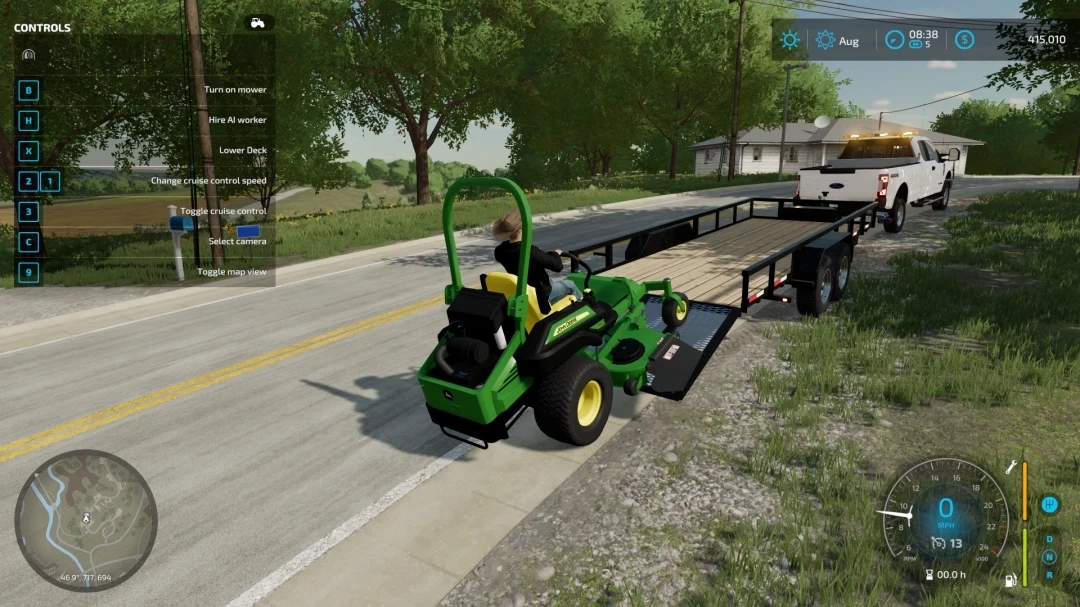Choose the R reverse gear indicator
The image size is (1080, 607).
pyautogui.click(x=1049, y=574)
